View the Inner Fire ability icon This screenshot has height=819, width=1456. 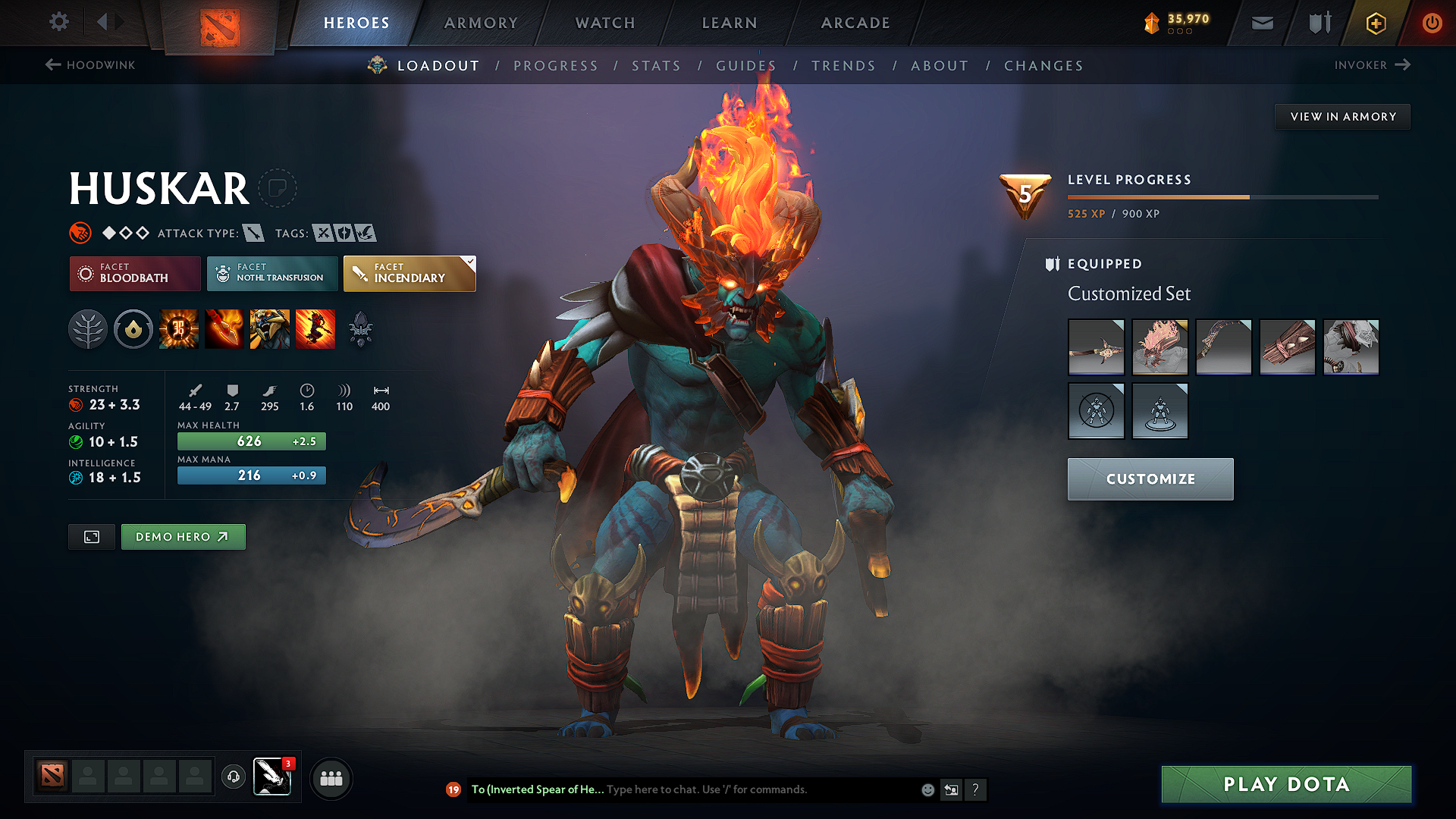pyautogui.click(x=179, y=329)
